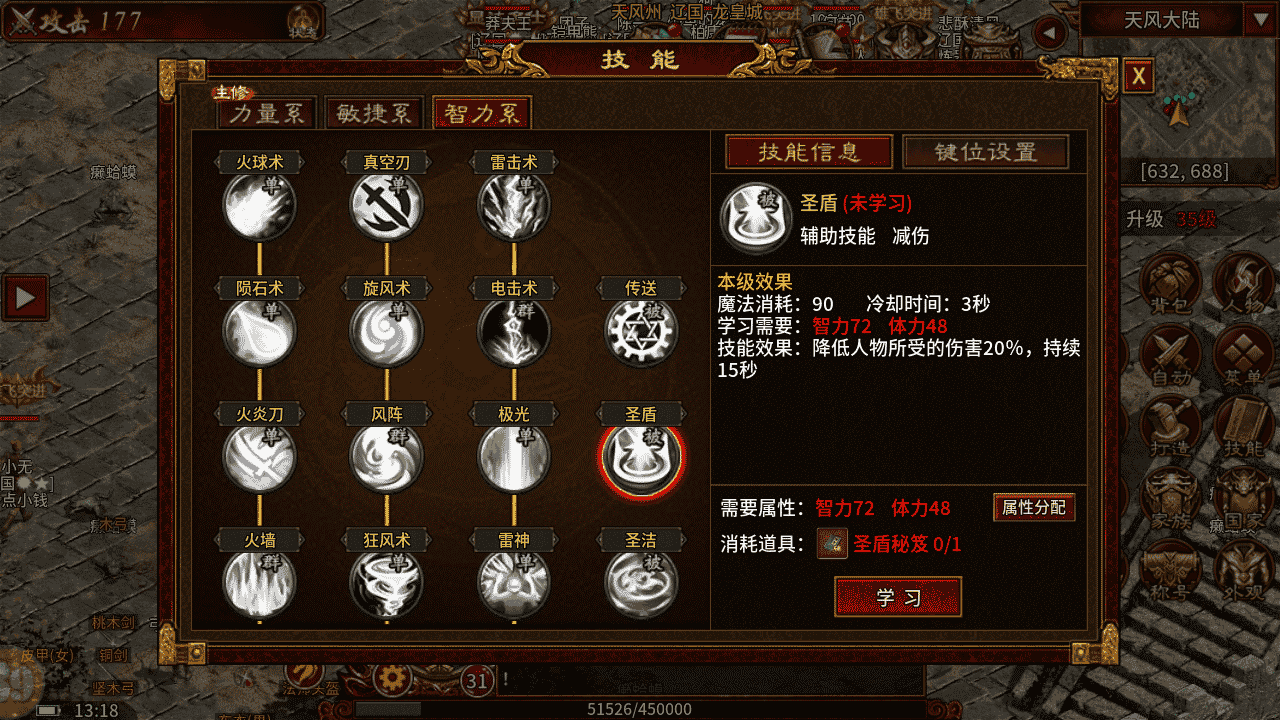Choose the 圣洁 skill icon
Screen dimensions: 1280x720
pyautogui.click(x=641, y=583)
